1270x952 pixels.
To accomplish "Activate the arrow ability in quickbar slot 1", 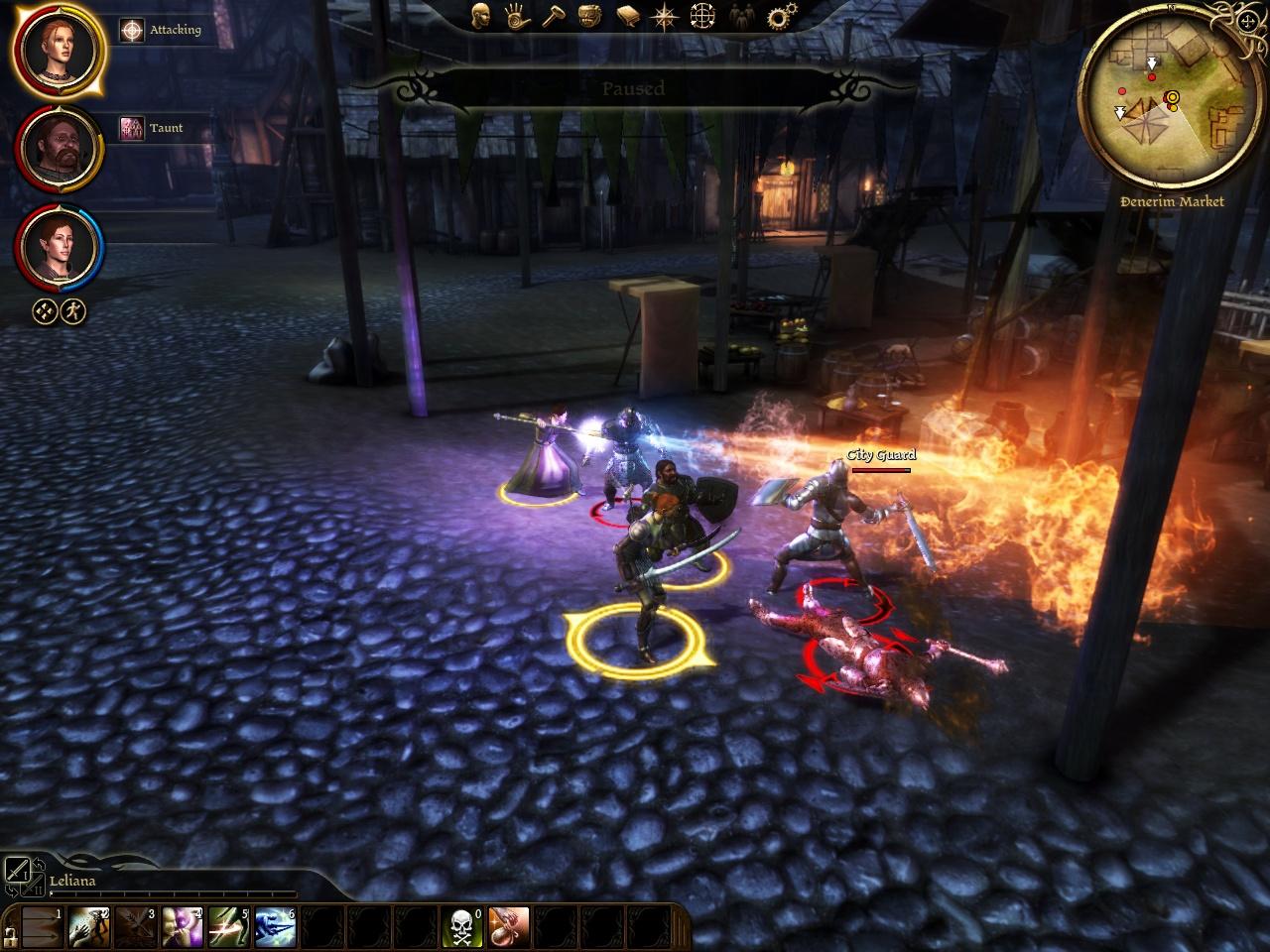I will pyautogui.click(x=40, y=928).
